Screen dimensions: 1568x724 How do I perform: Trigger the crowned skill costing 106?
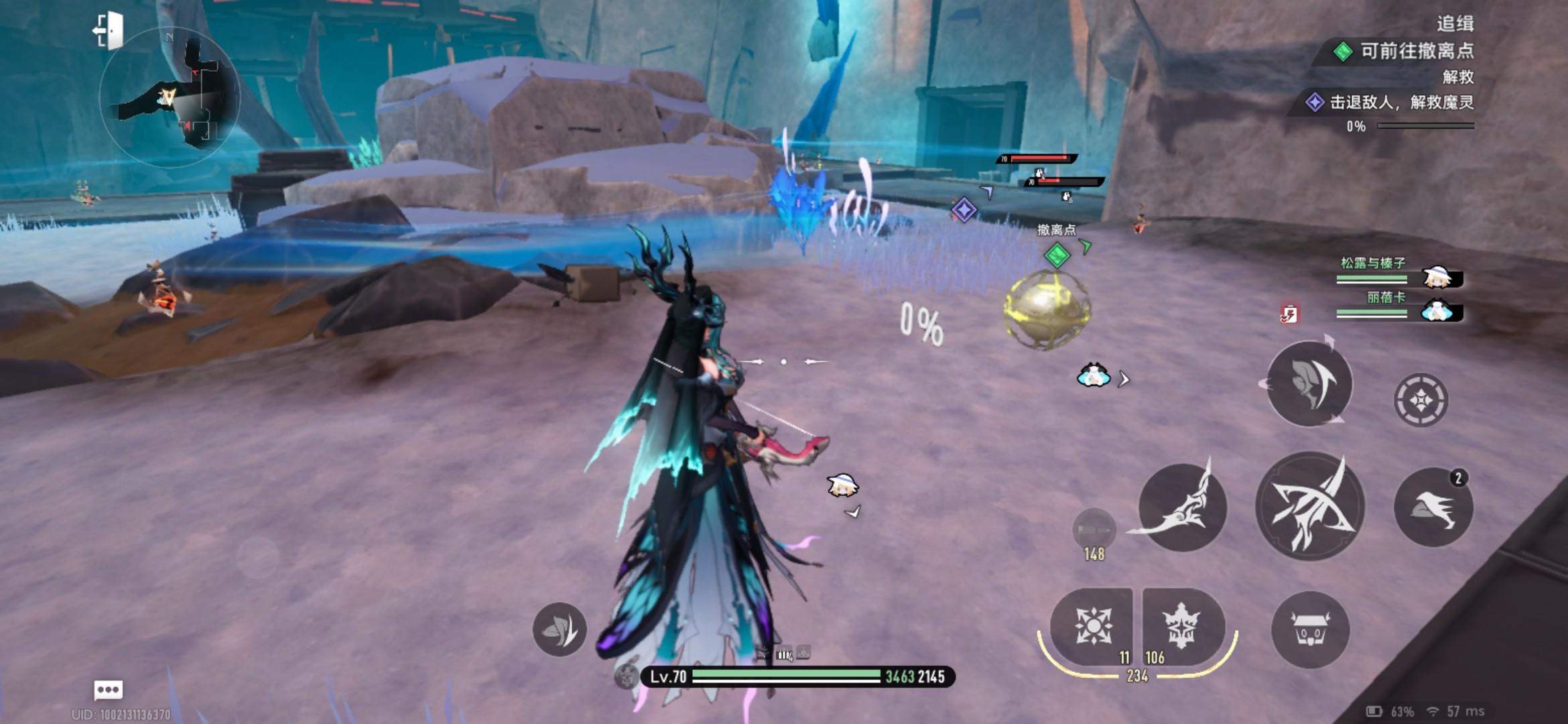coord(1182,627)
